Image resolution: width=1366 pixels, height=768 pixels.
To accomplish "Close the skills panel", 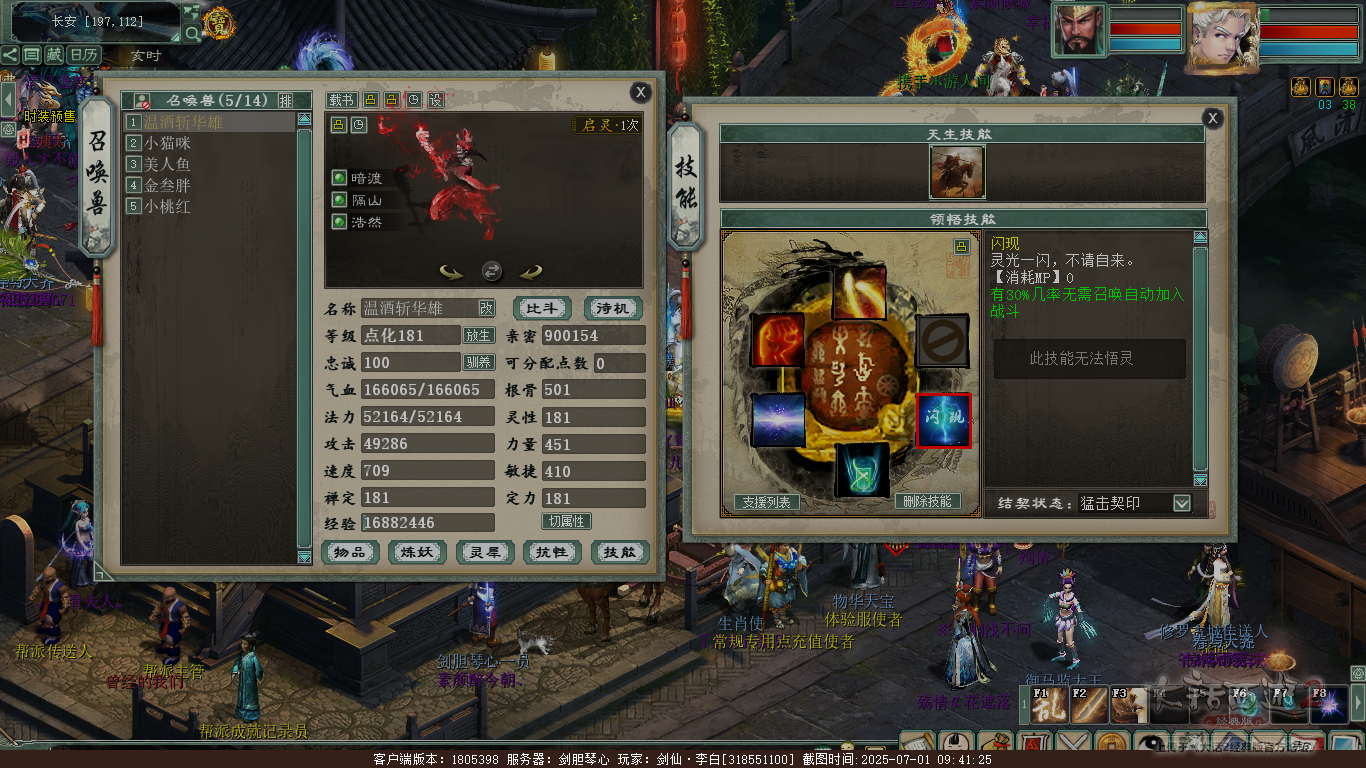I will 1213,118.
